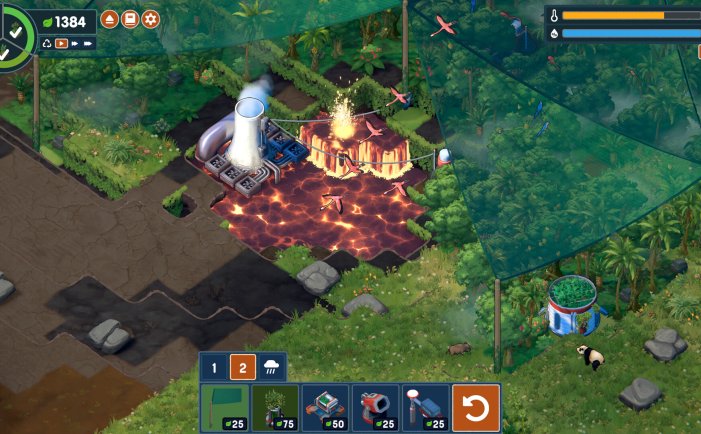The image size is (701, 434).
Task: Select the pole-and-solar building costing 25
Action: click(x=425, y=408)
